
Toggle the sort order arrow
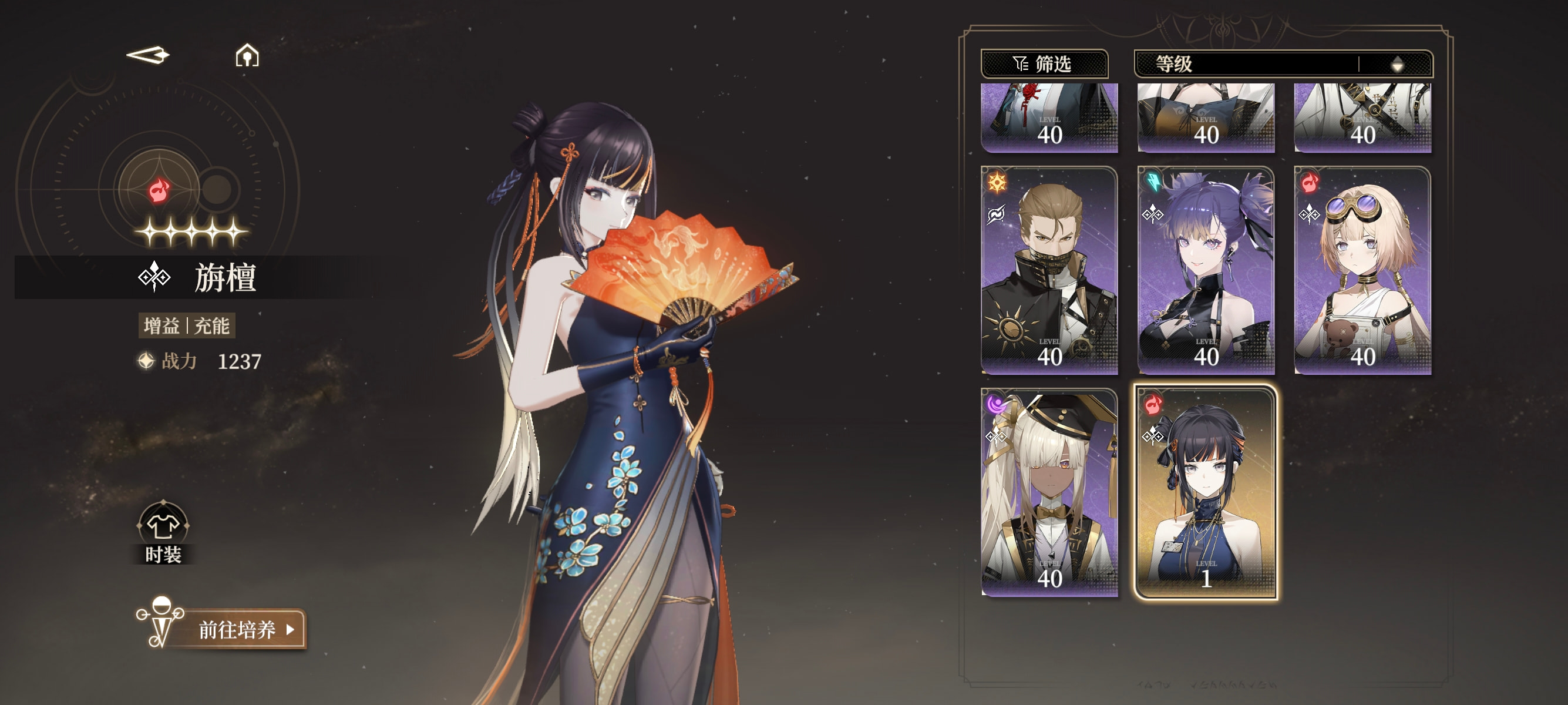tap(1397, 64)
